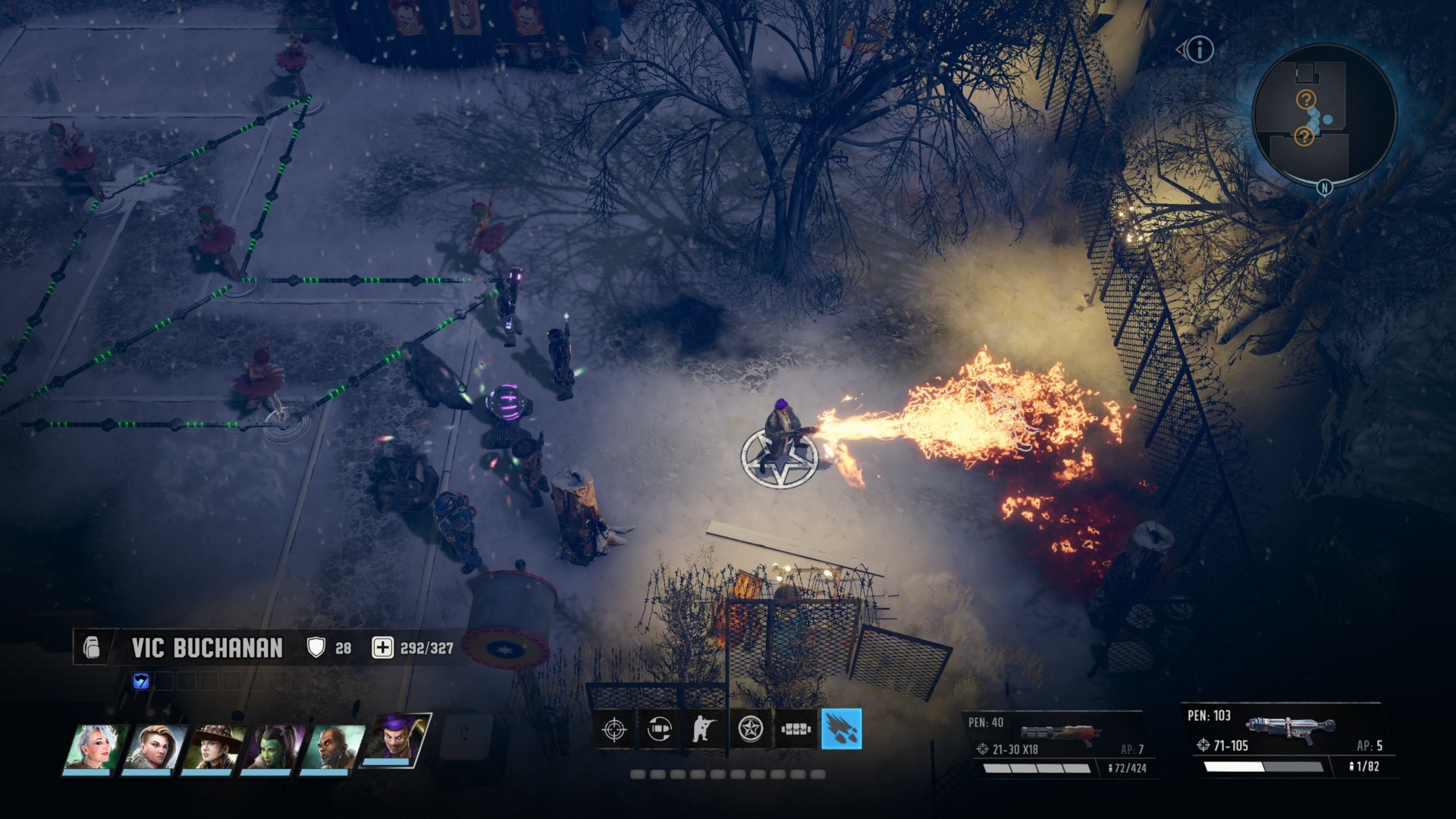The width and height of the screenshot is (1456, 819).
Task: Open Vic Buchanan's backpack inventory
Action: [x=92, y=648]
